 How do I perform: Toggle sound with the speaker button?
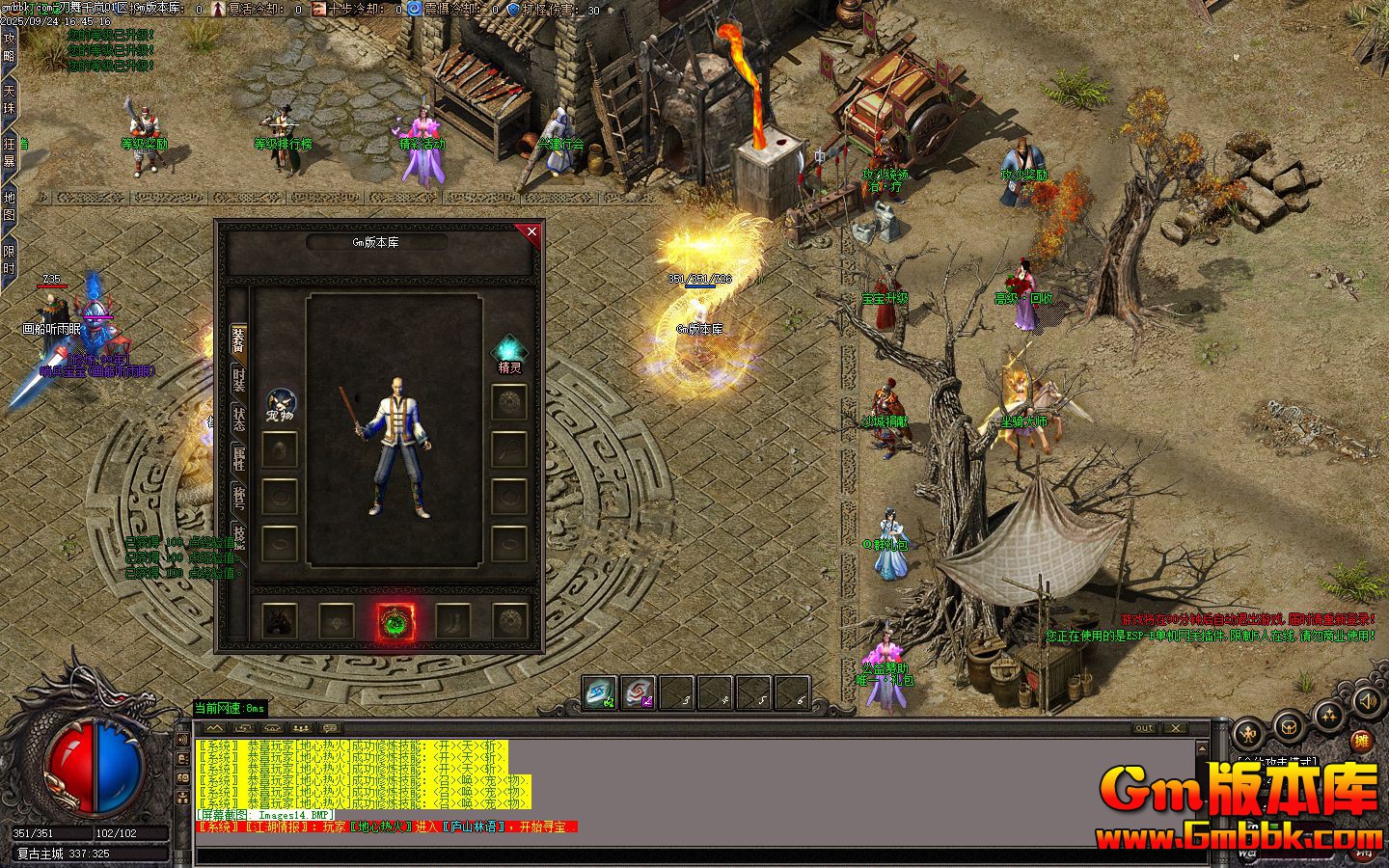(1366, 701)
